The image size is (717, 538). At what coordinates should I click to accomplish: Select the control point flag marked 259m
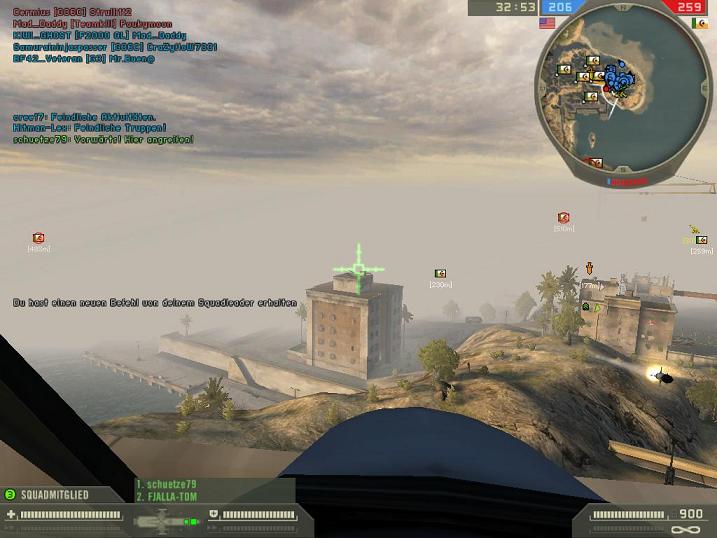coord(702,240)
